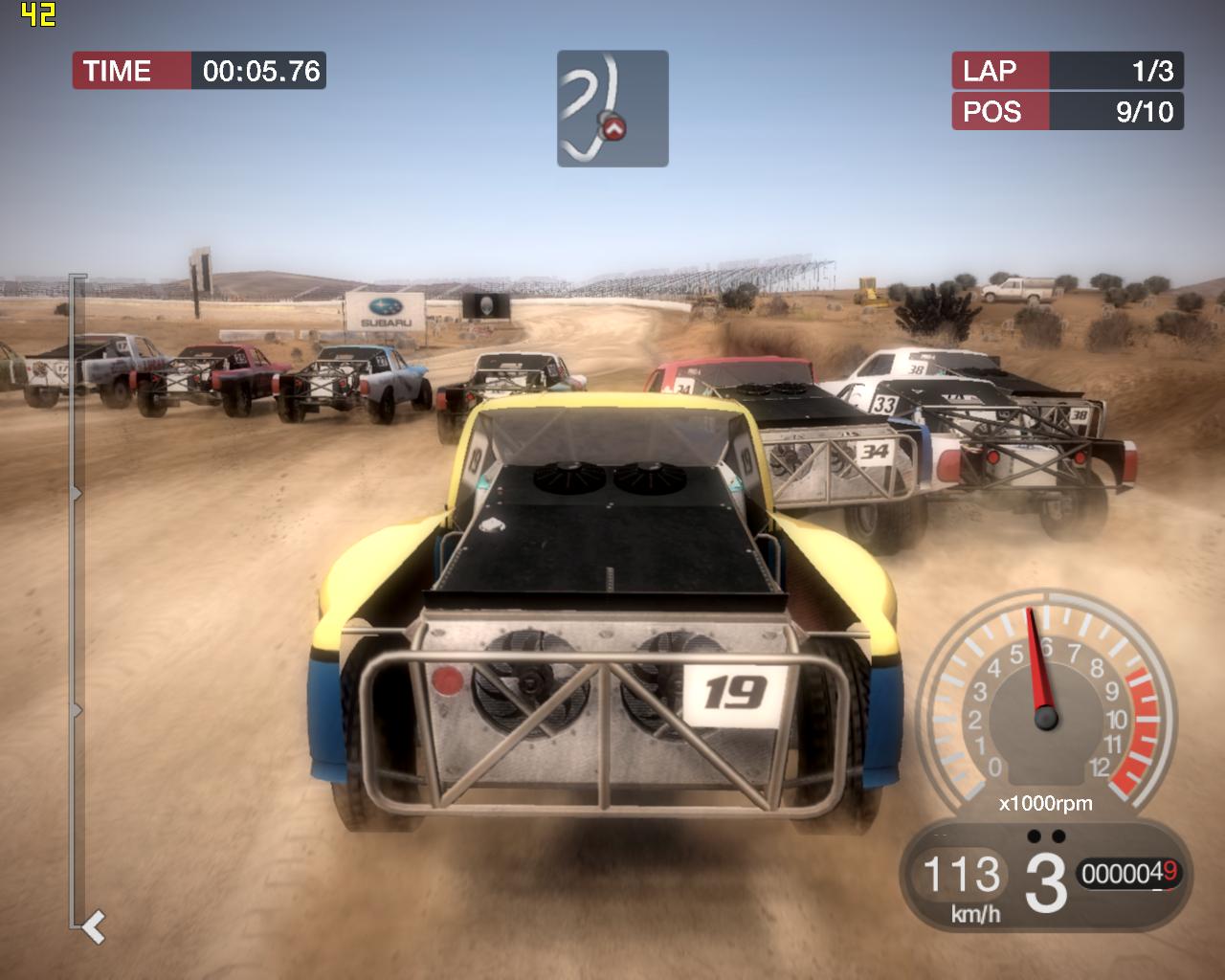Click the white arrow on the race progress bar
The image size is (1225, 980).
point(94,926)
